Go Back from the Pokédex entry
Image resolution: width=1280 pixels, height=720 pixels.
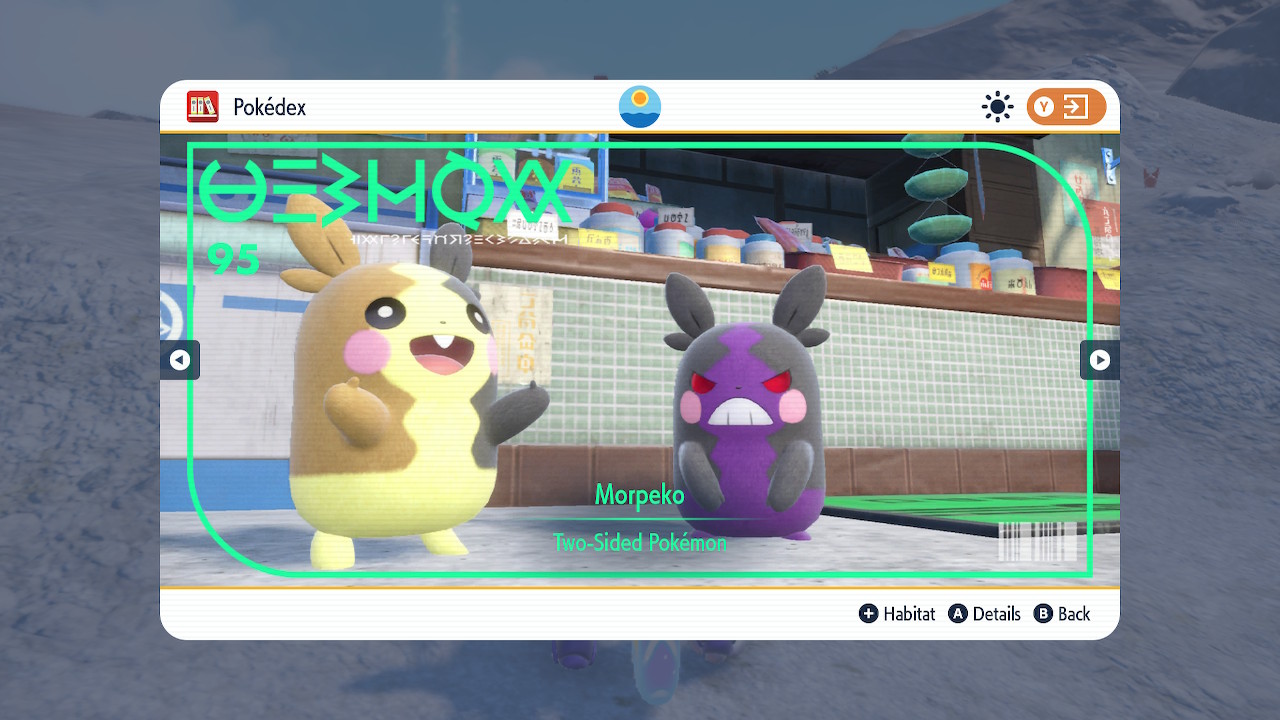tap(1062, 614)
